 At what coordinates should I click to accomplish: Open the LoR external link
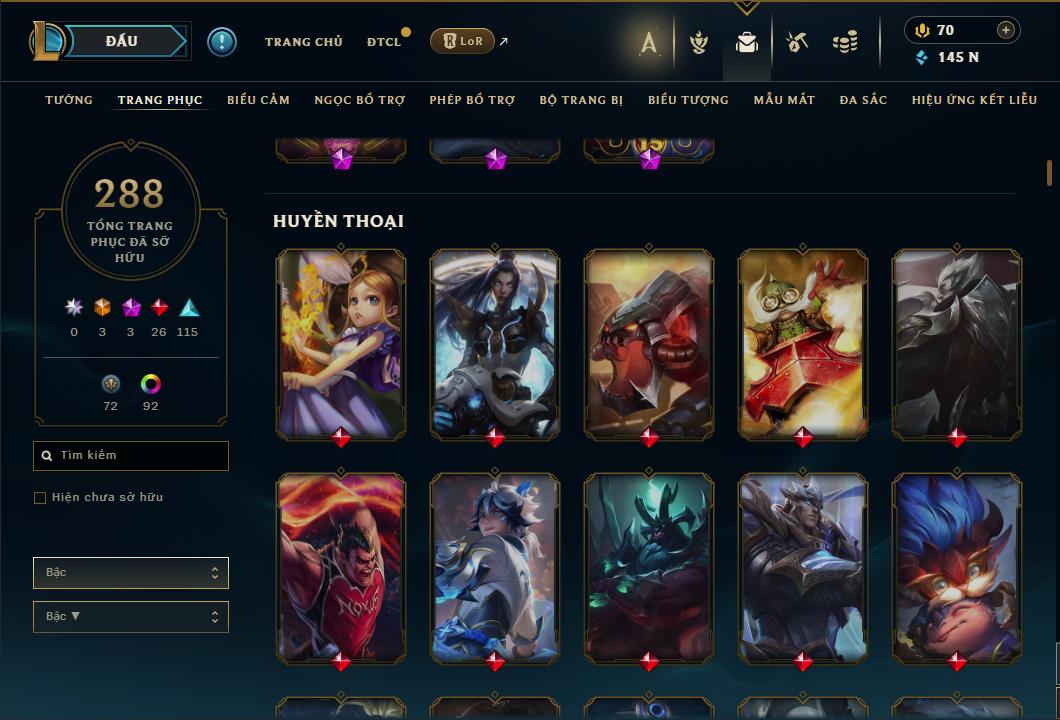tap(462, 41)
